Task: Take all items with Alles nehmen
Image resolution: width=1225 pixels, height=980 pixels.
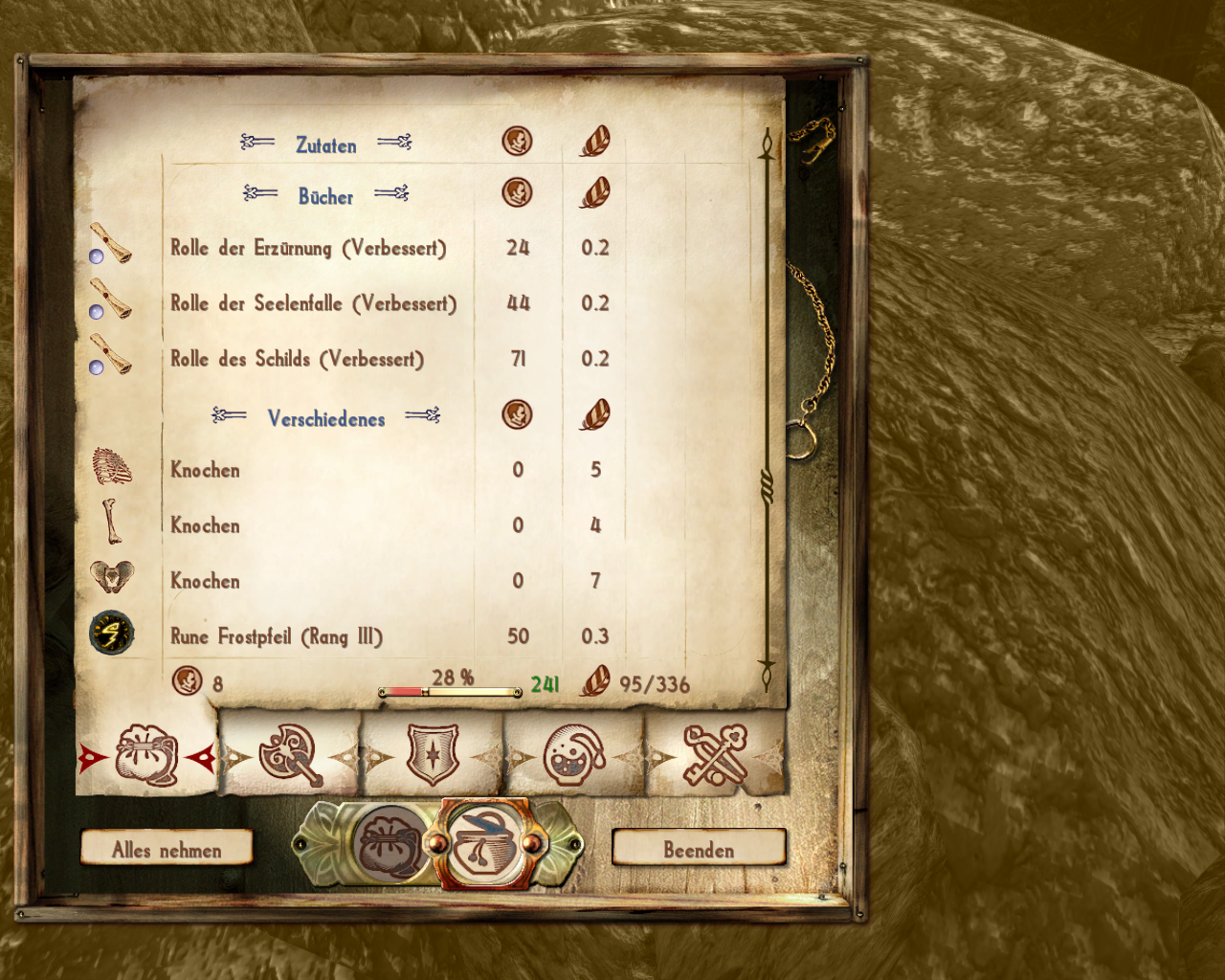Action: pos(167,849)
